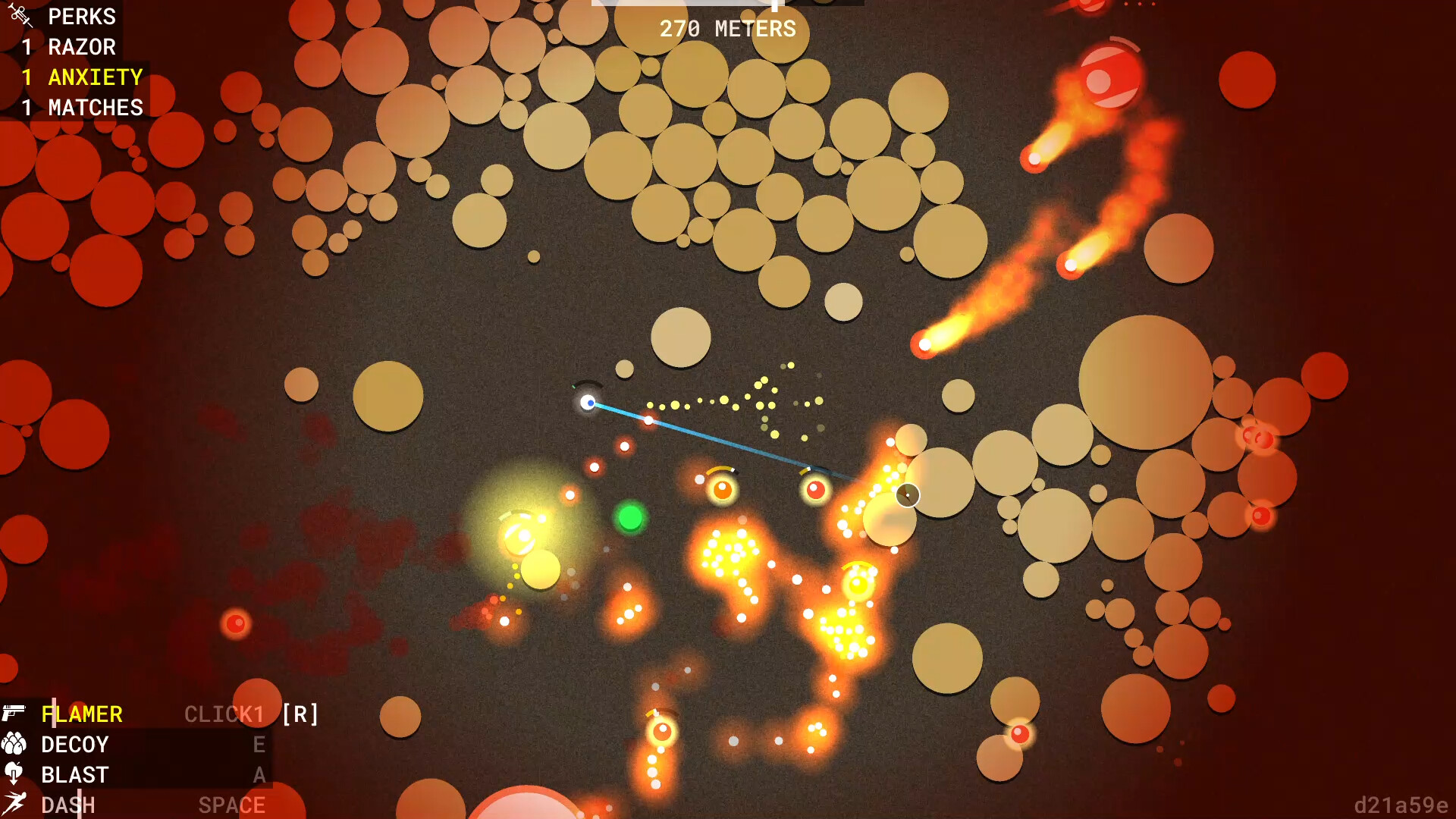The width and height of the screenshot is (1456, 819).
Task: Click the syringe icon above the perks list
Action: (x=20, y=14)
